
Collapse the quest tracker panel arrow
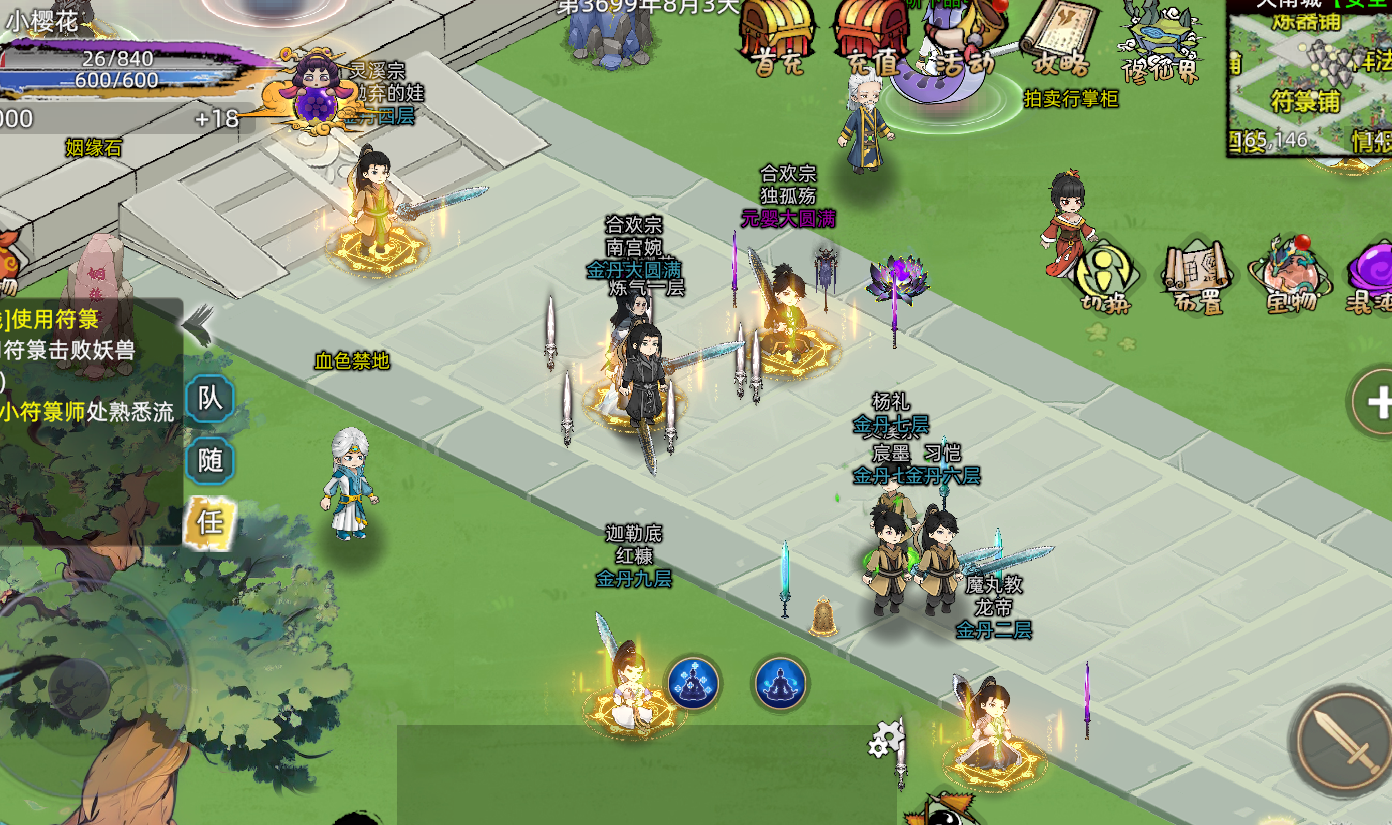tap(199, 322)
